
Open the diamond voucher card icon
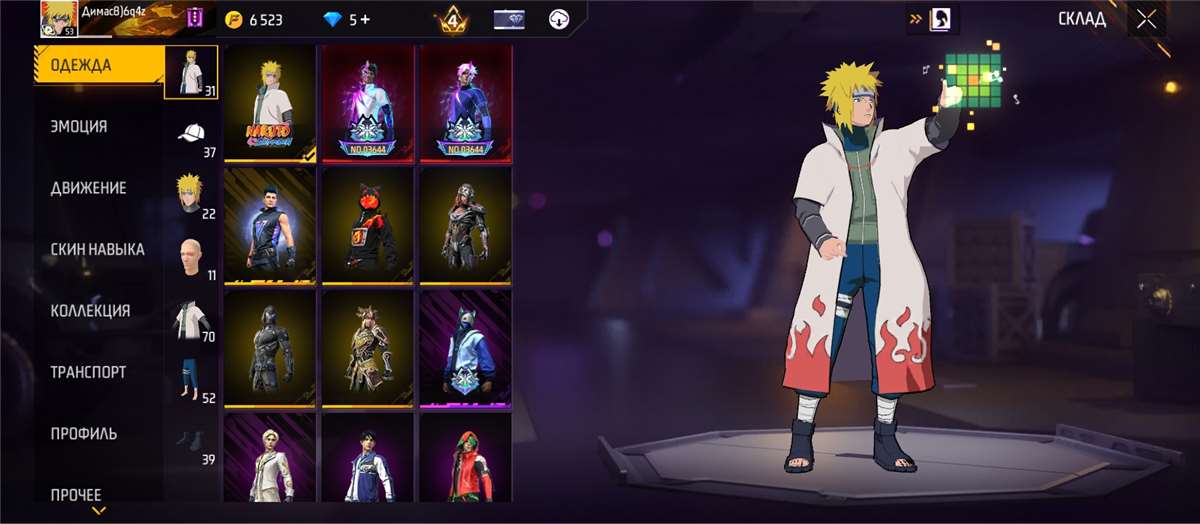coord(510,19)
